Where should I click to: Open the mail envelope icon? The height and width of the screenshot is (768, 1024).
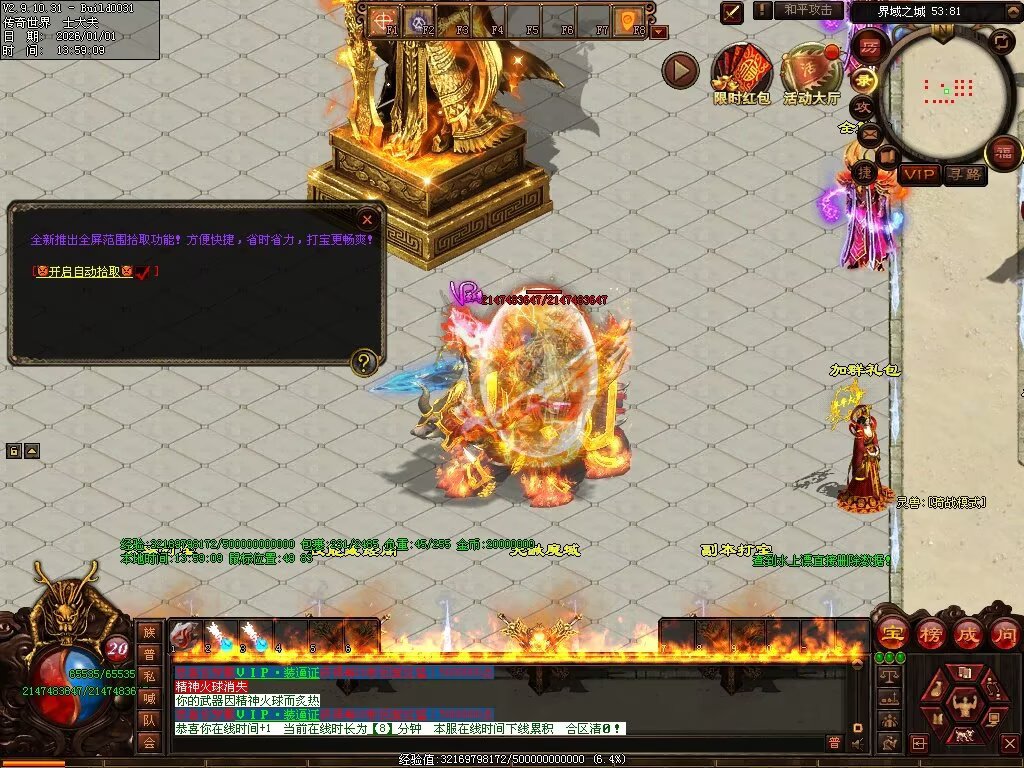click(869, 133)
